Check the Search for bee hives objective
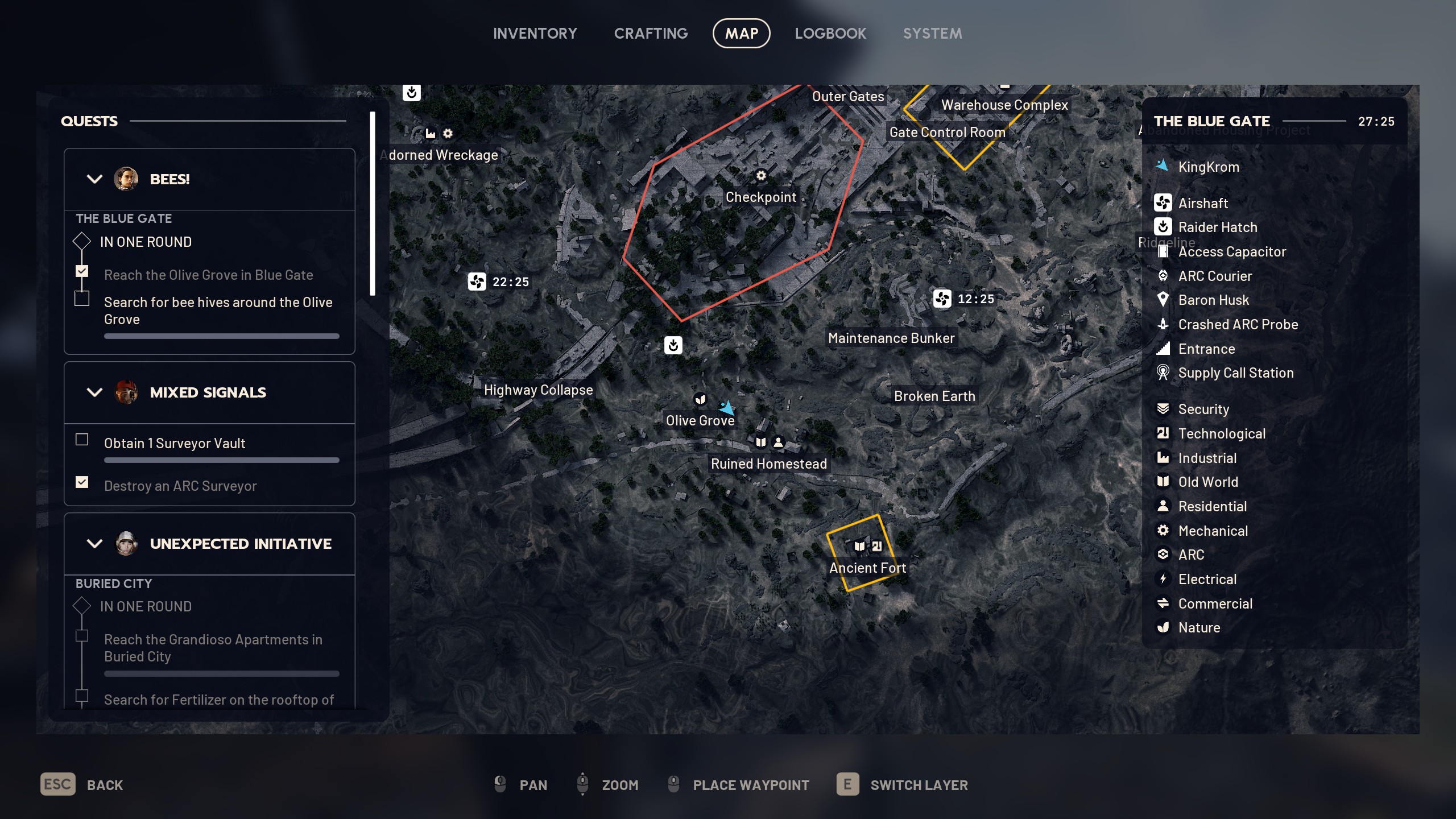This screenshot has width=1456, height=819. [x=82, y=298]
